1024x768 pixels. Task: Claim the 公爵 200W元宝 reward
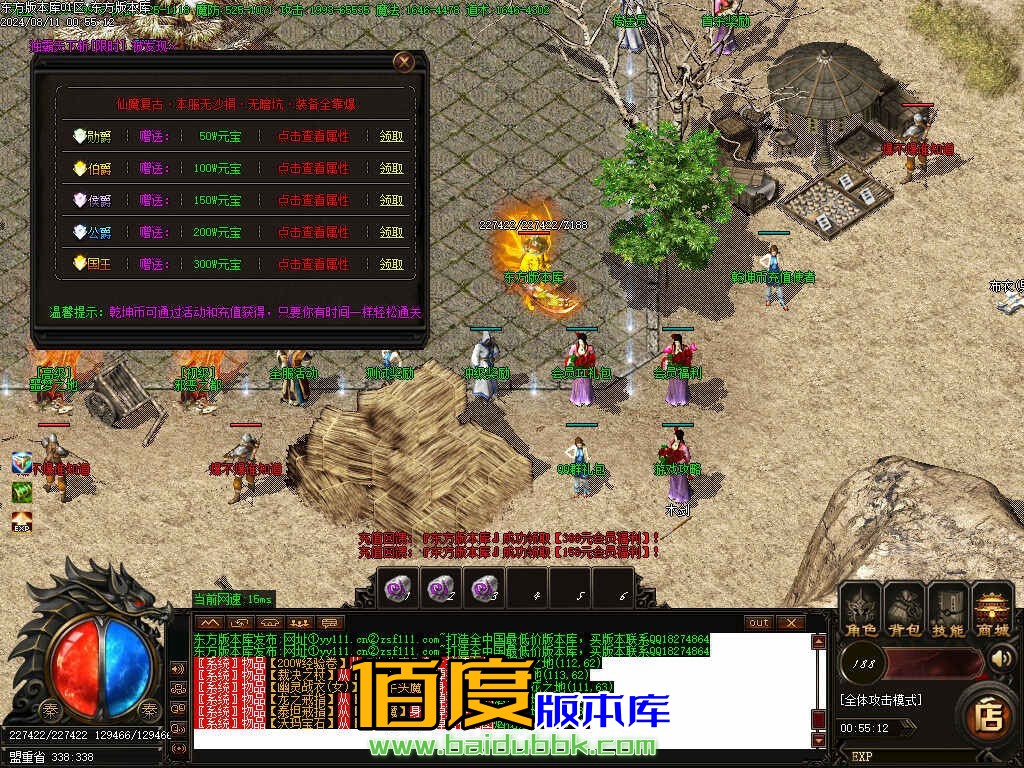point(392,232)
